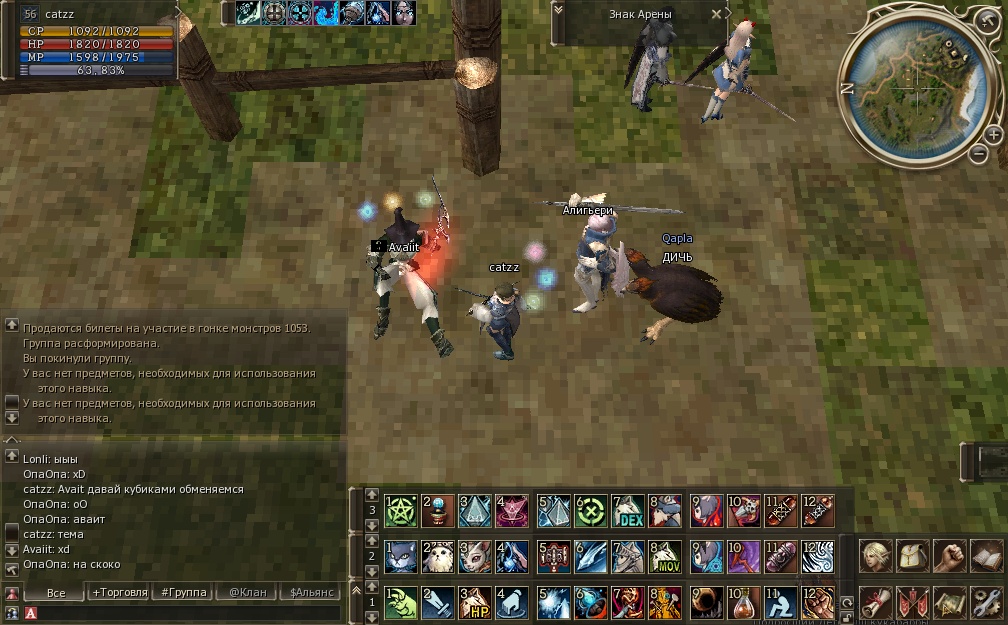Select the @Клан chat tab
Image resolution: width=1008 pixels, height=625 pixels.
pyautogui.click(x=248, y=592)
